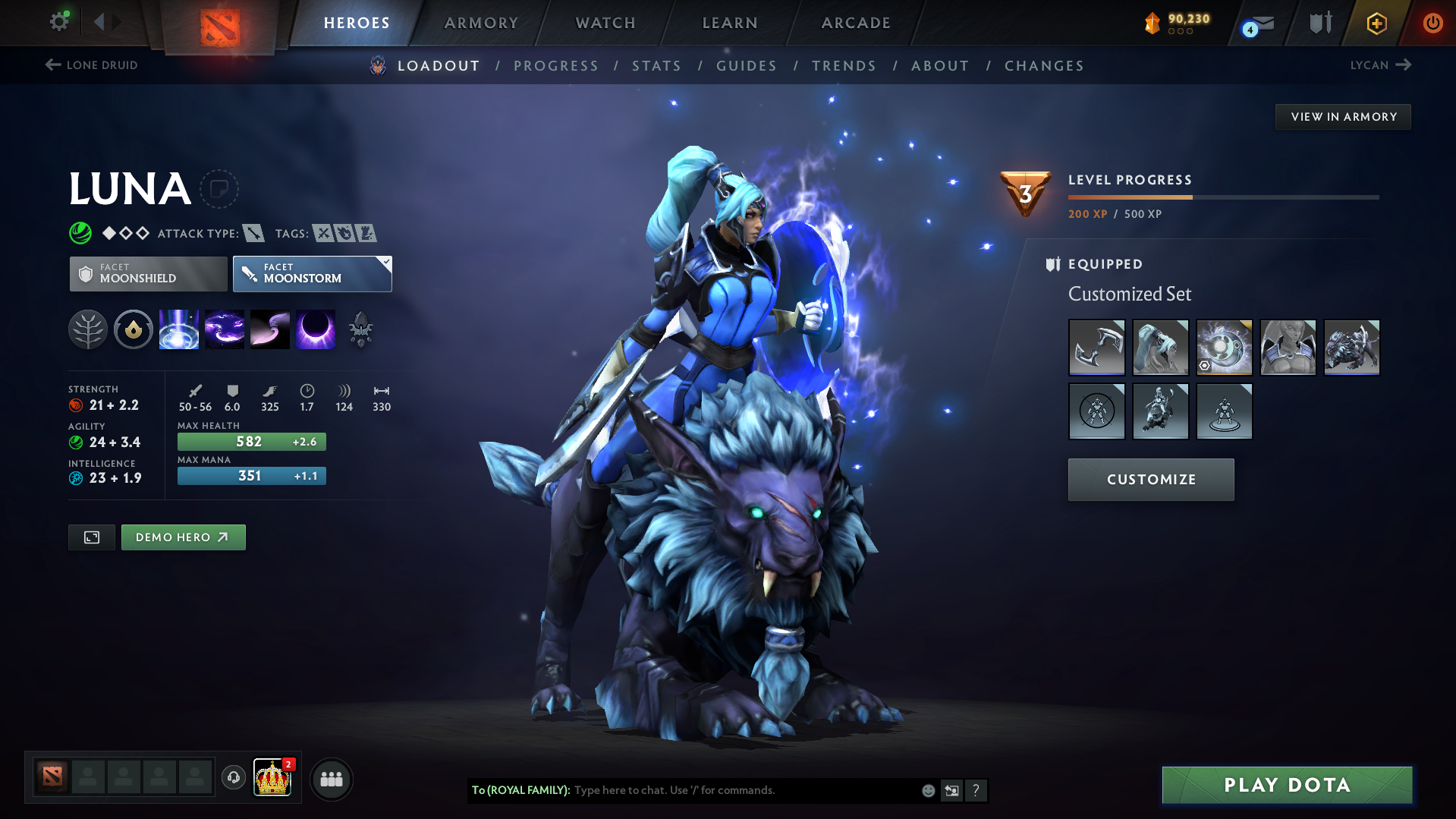Show Luna's Stats page
Screen dimensions: 1456x819
[656, 66]
